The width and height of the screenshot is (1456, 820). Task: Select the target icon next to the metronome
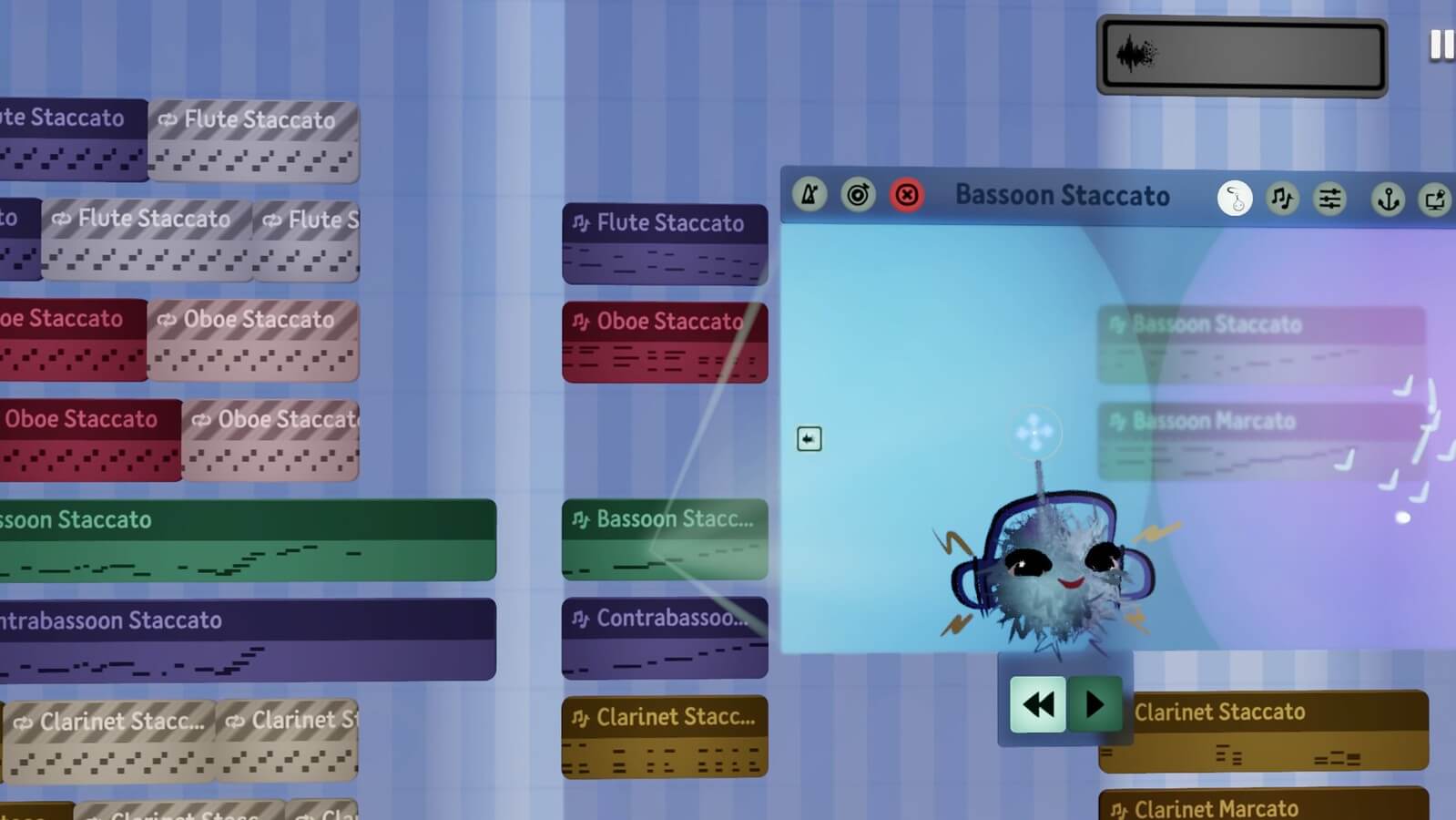click(x=858, y=195)
